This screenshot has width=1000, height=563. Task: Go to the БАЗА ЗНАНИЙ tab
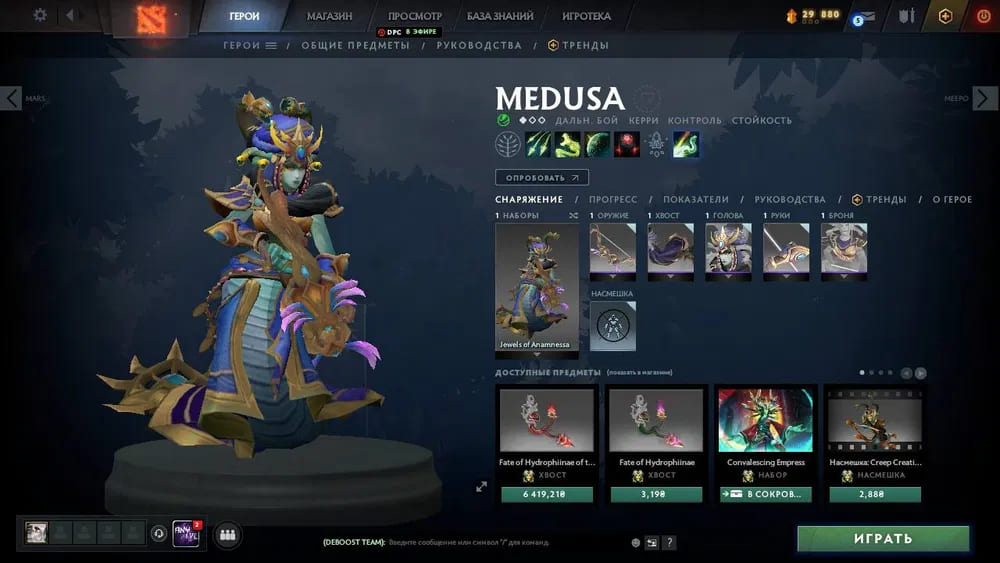500,16
